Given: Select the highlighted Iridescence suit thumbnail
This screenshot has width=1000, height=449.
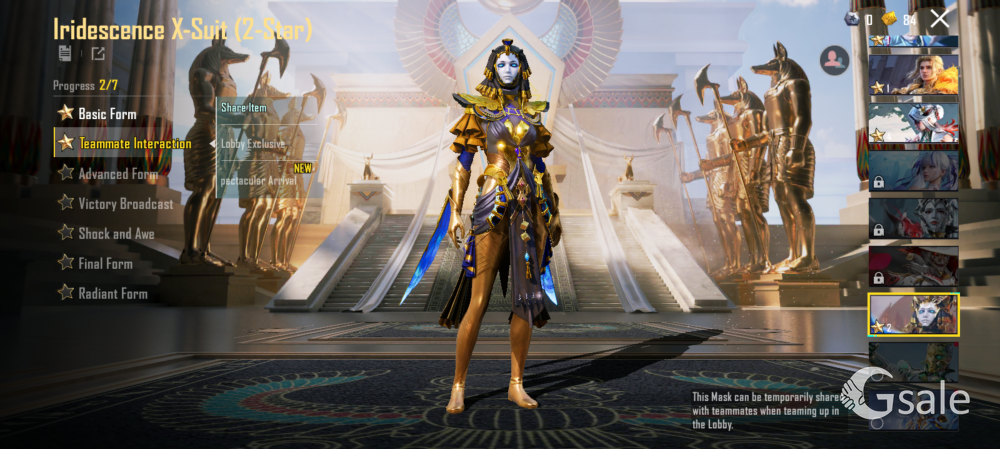Looking at the screenshot, I should point(913,314).
